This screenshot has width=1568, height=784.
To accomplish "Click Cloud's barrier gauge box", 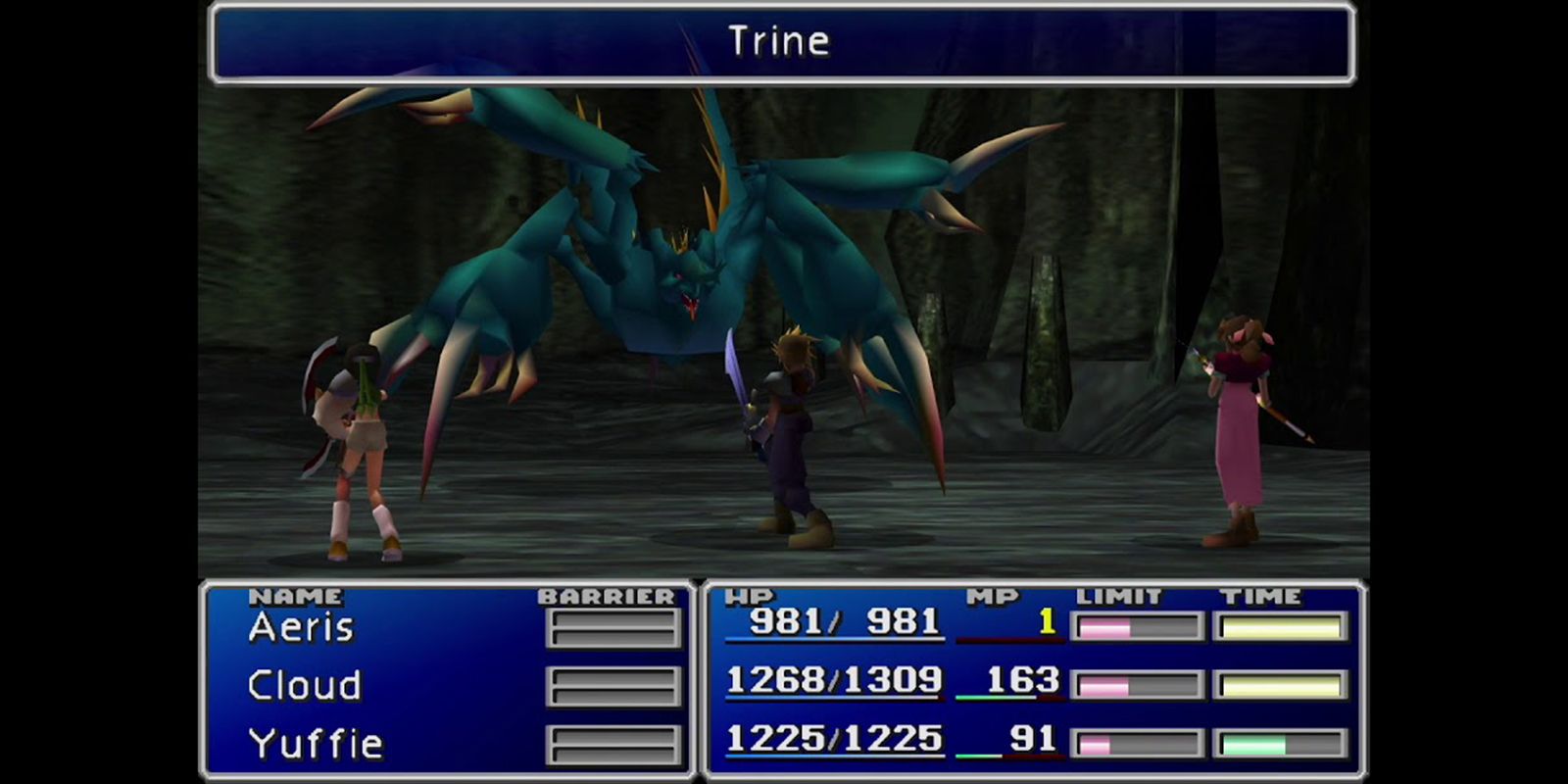I will [x=612, y=686].
